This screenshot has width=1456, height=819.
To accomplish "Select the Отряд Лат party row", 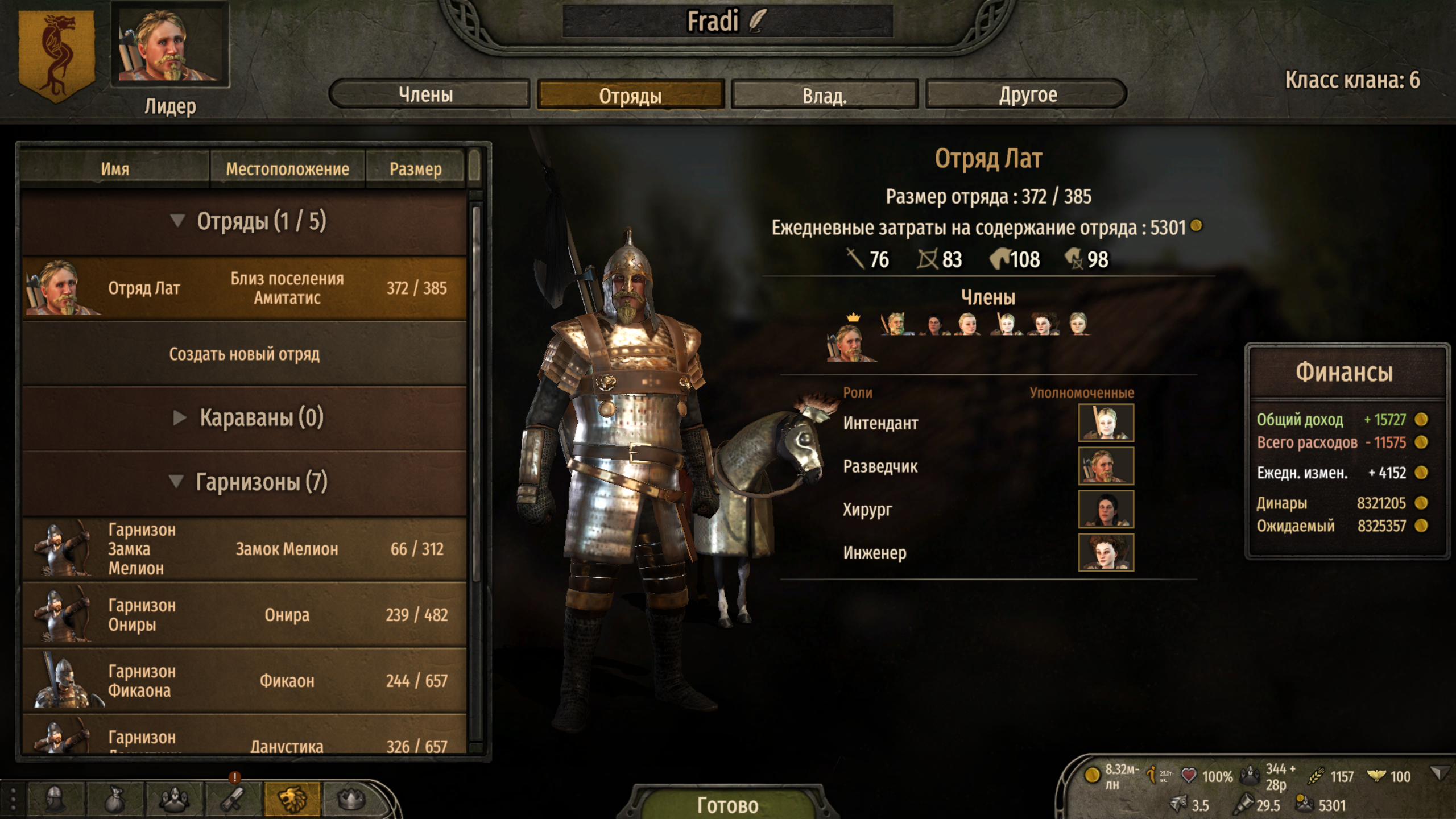I will [245, 288].
